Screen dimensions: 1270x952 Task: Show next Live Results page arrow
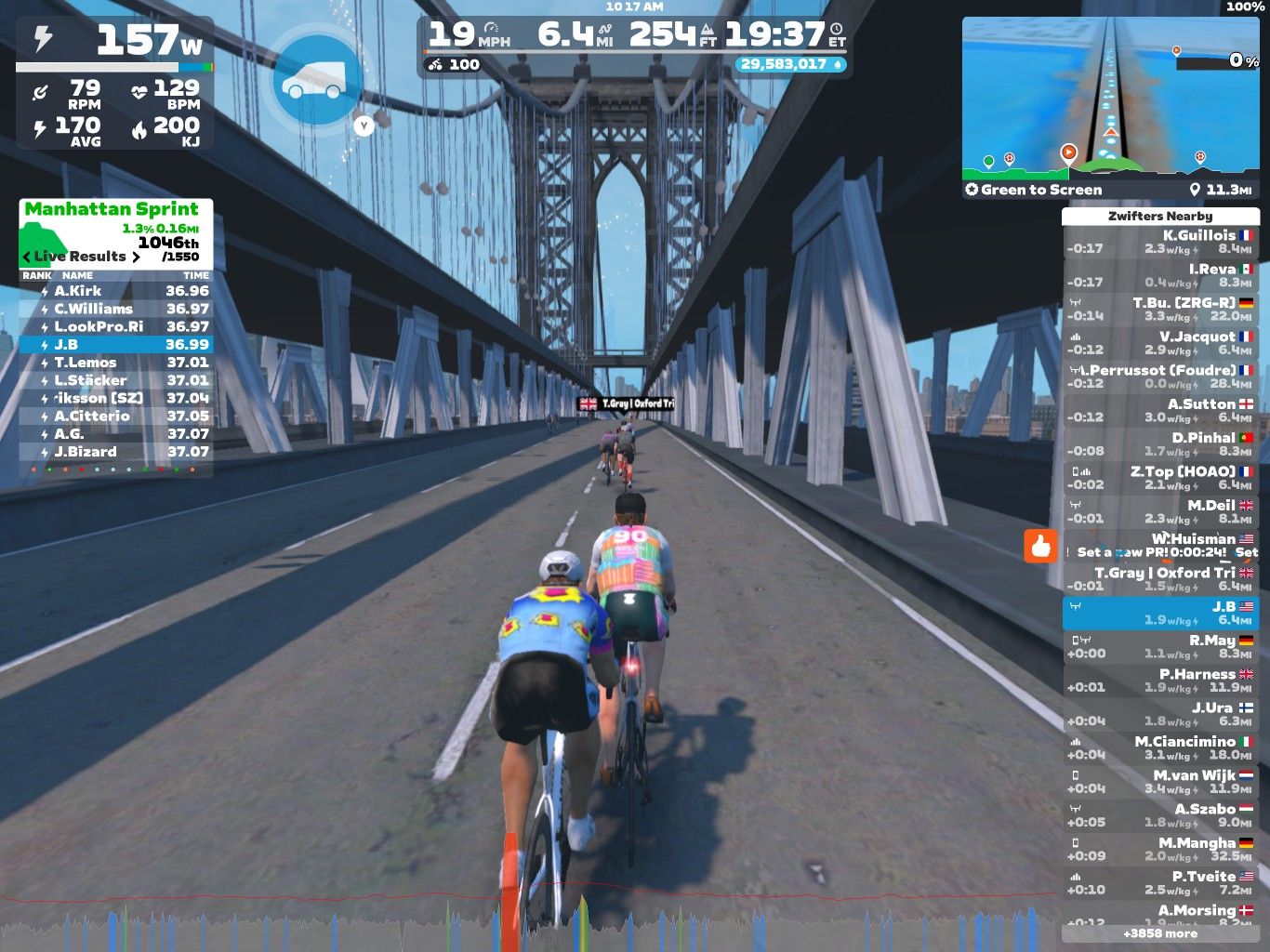(x=136, y=257)
